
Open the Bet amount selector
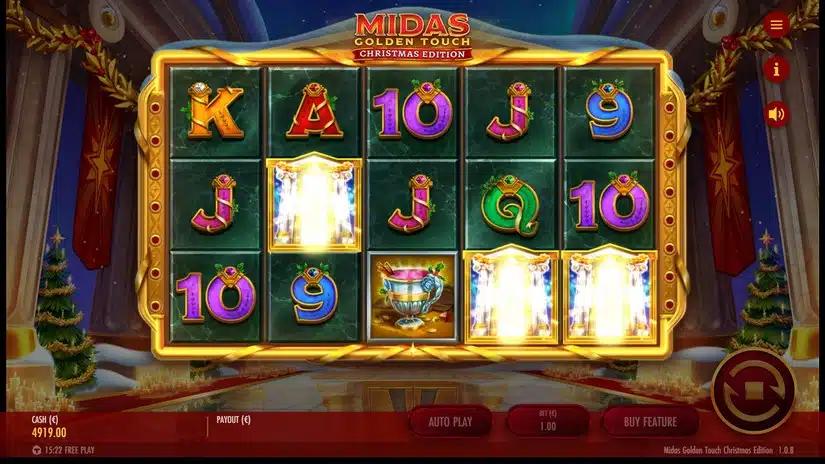(547, 421)
